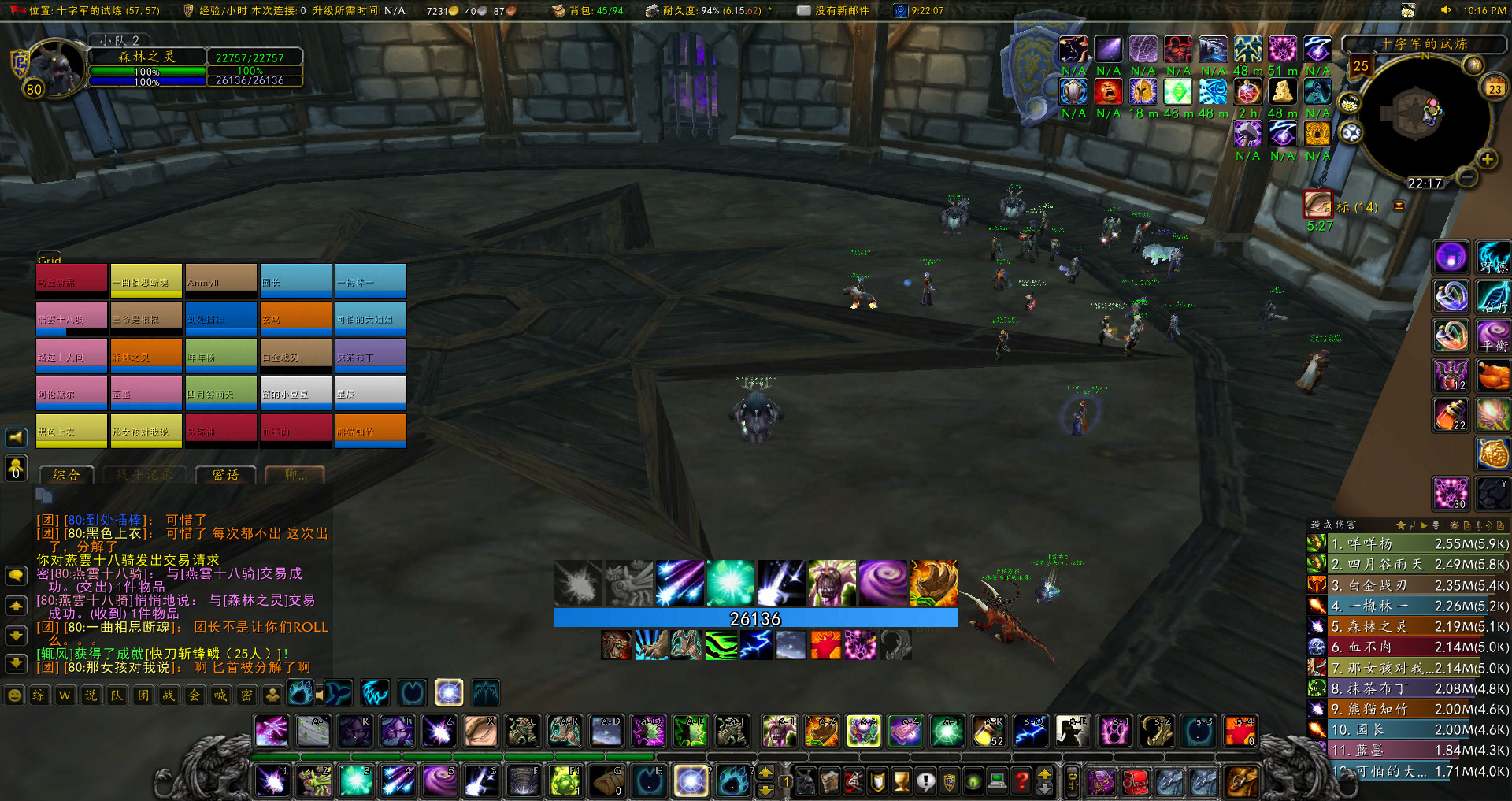
Task: Switch to the 密语 chat tab
Action: 225,475
